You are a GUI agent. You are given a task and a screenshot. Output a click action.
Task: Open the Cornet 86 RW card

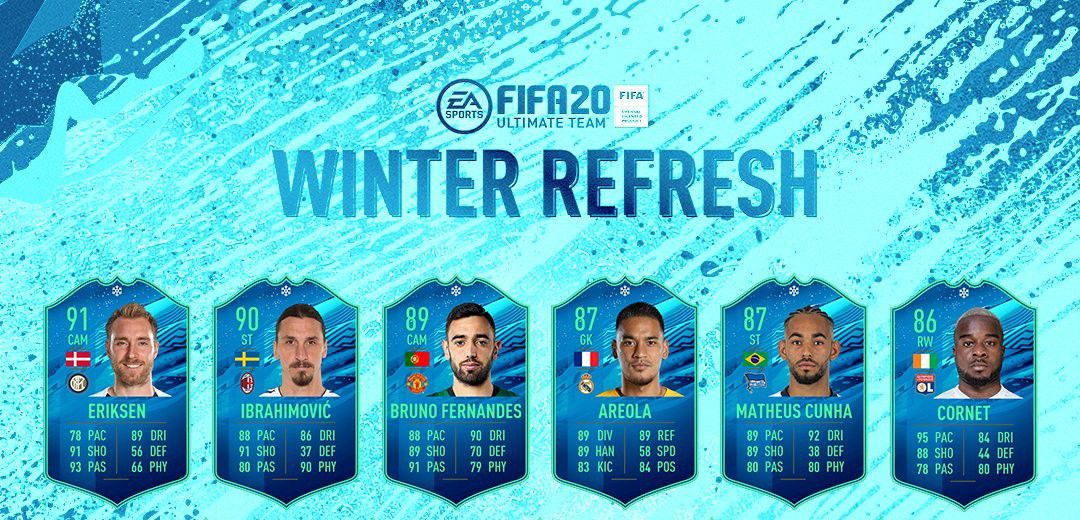point(962,390)
